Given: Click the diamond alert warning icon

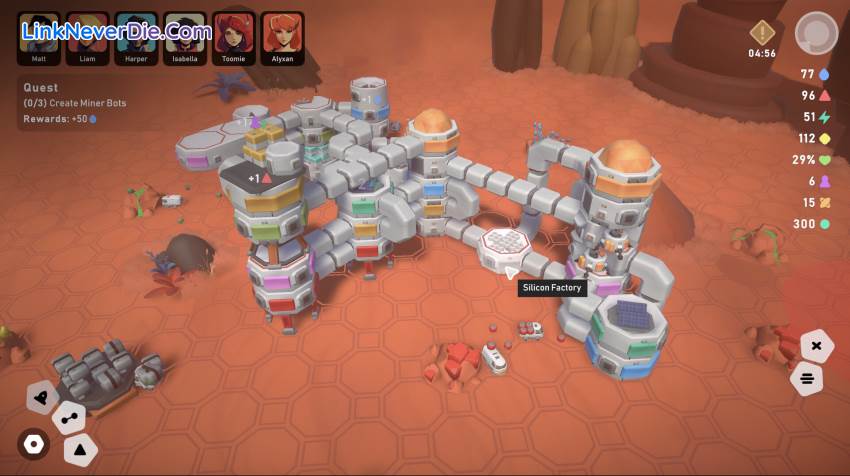Looking at the screenshot, I should 763,33.
